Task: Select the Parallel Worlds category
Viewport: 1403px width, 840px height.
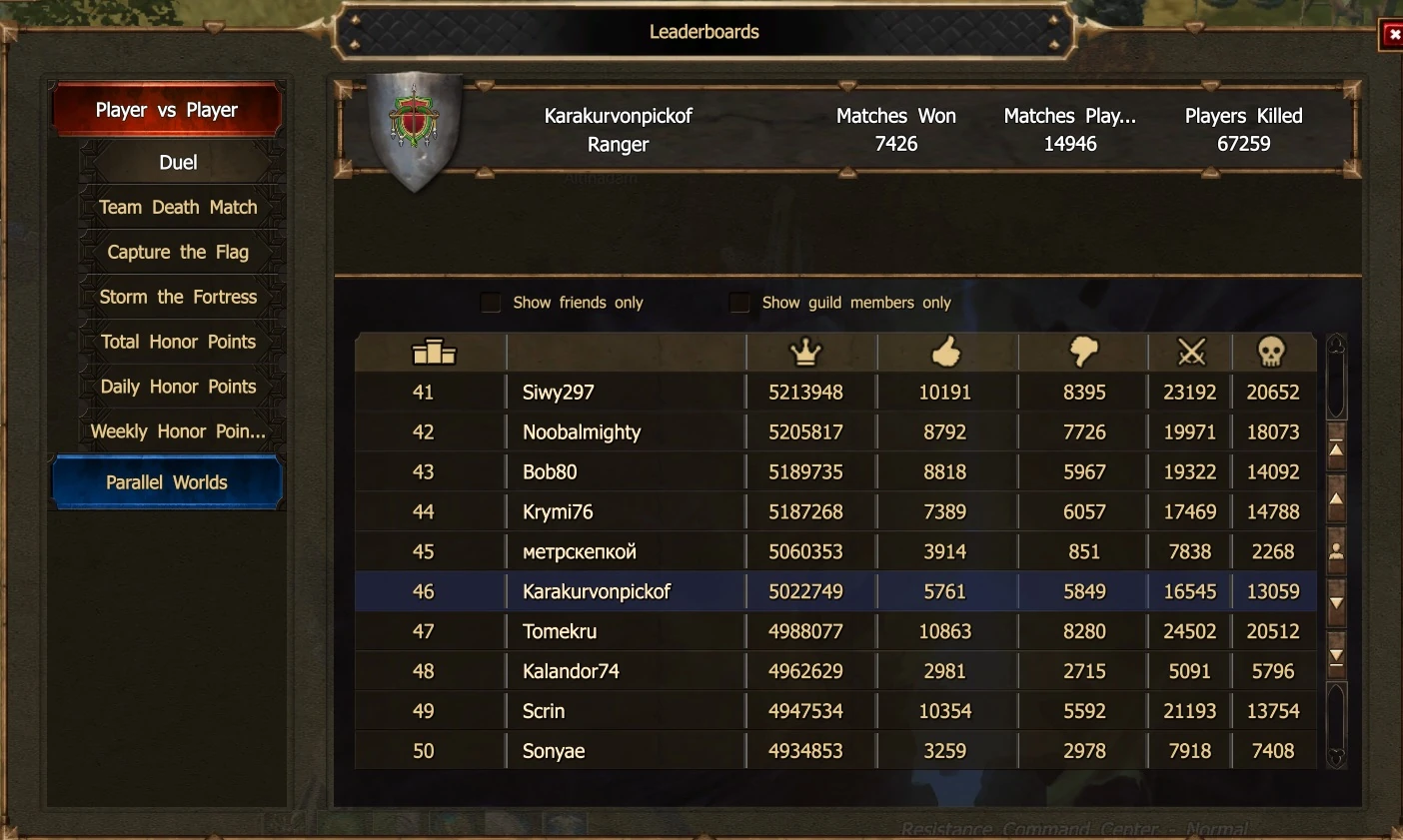Action: click(x=167, y=481)
